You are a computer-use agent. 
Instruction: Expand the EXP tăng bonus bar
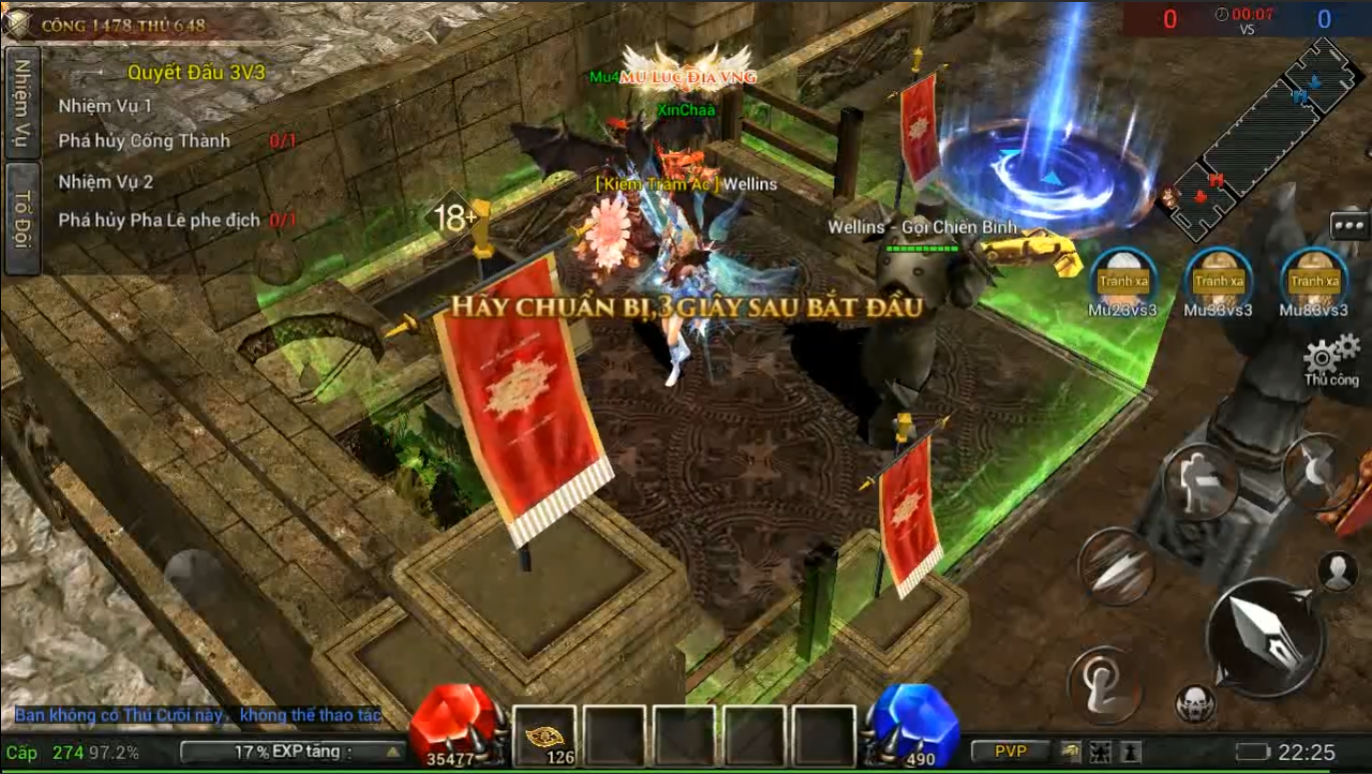[x=293, y=752]
